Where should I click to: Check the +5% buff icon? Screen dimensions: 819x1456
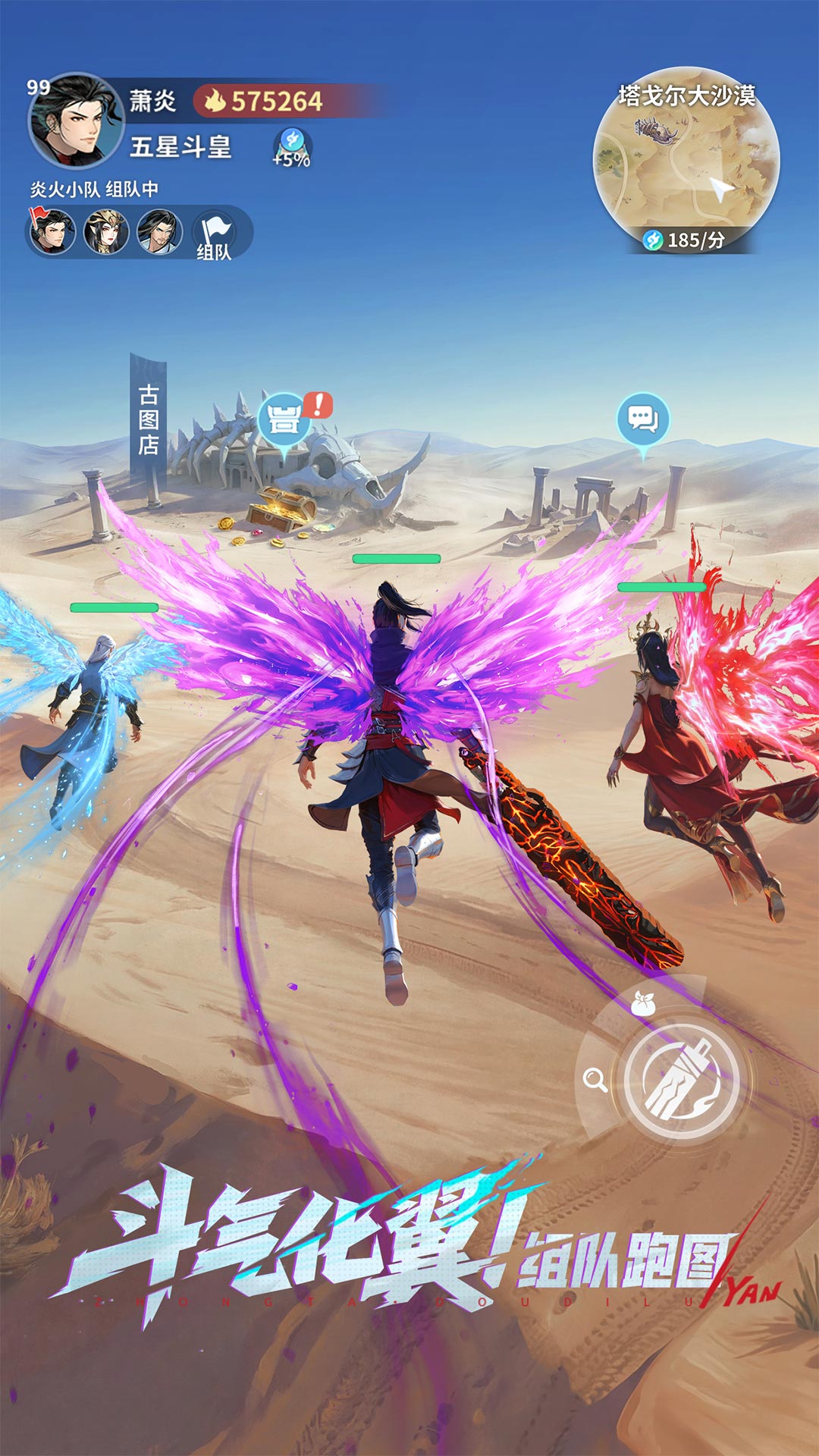tap(292, 147)
